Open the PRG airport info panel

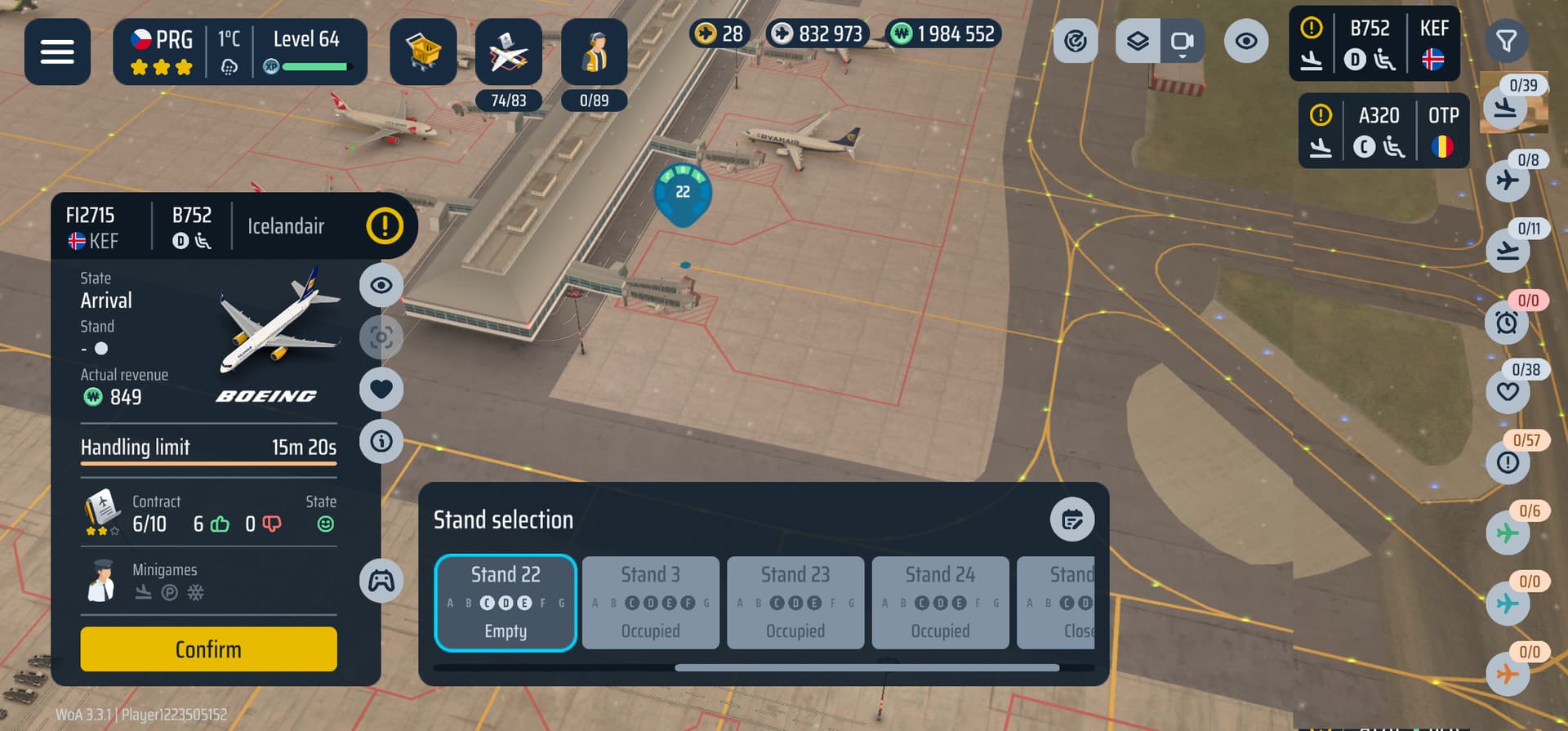(x=163, y=51)
